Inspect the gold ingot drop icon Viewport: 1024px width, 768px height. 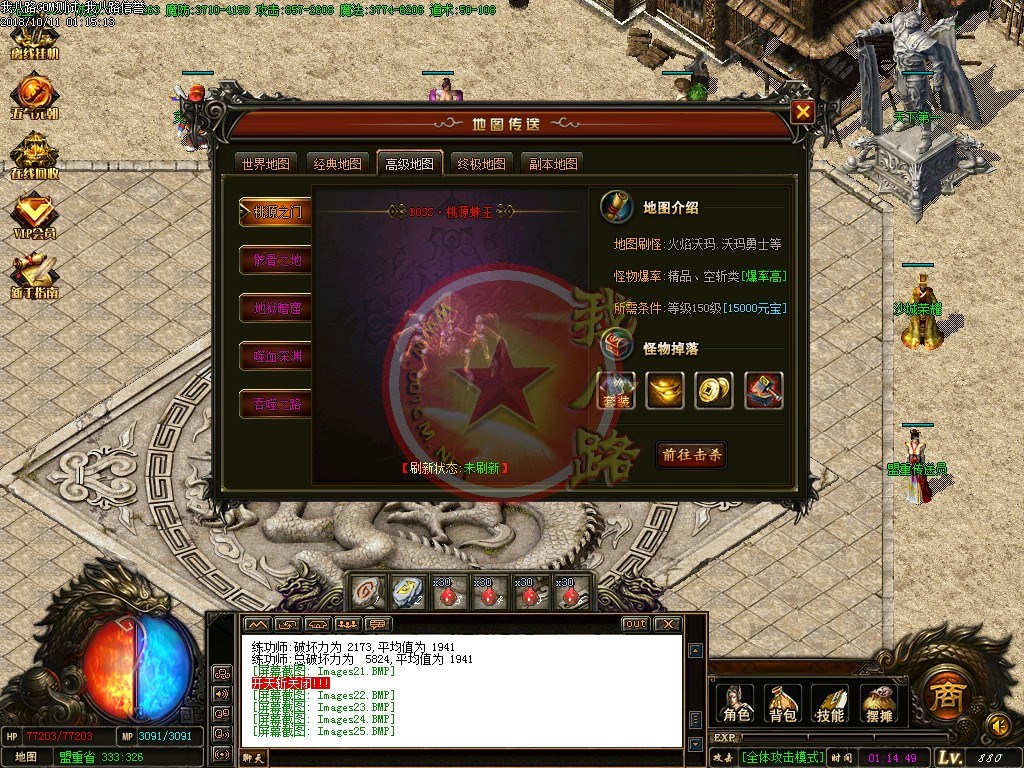point(665,390)
